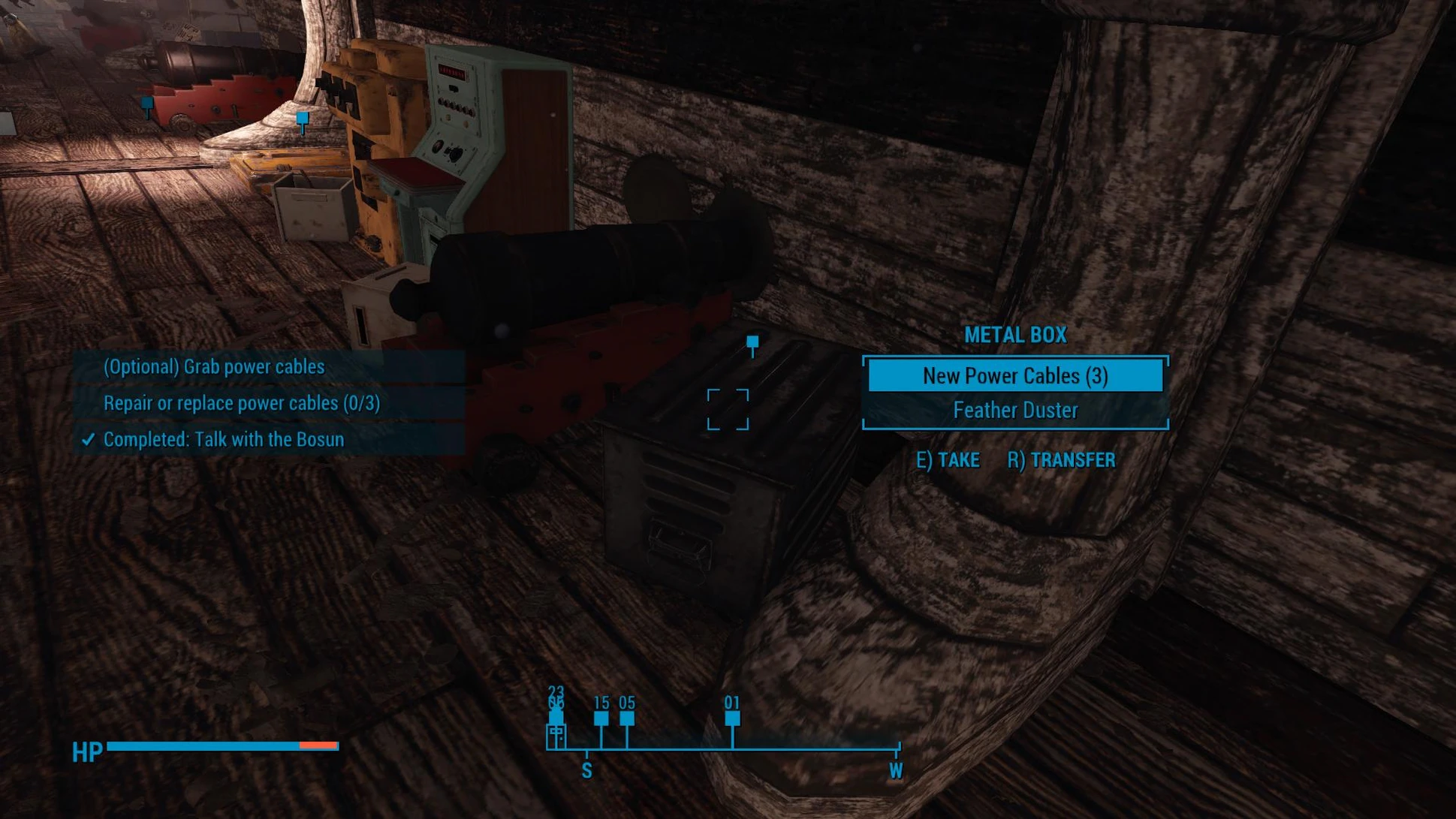Select New Power Cables in the loot list
The image size is (1456, 819).
1014,375
